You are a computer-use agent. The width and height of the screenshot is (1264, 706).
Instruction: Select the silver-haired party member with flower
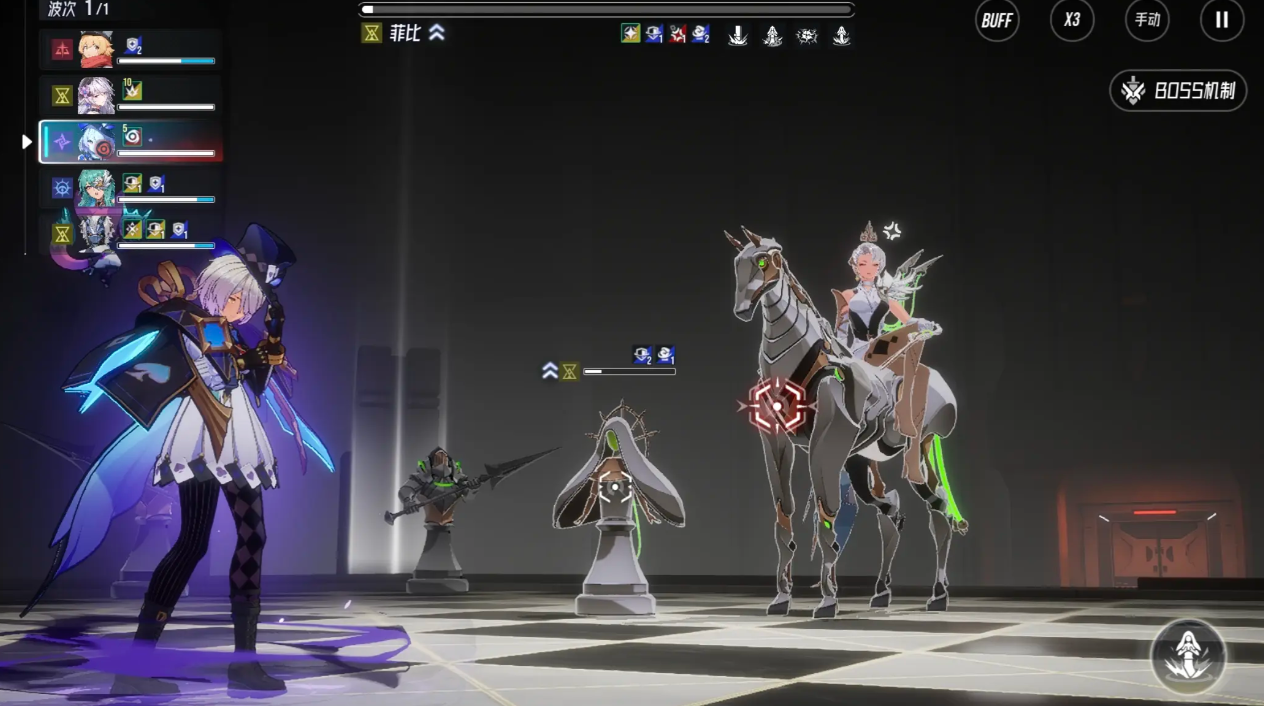pos(97,96)
